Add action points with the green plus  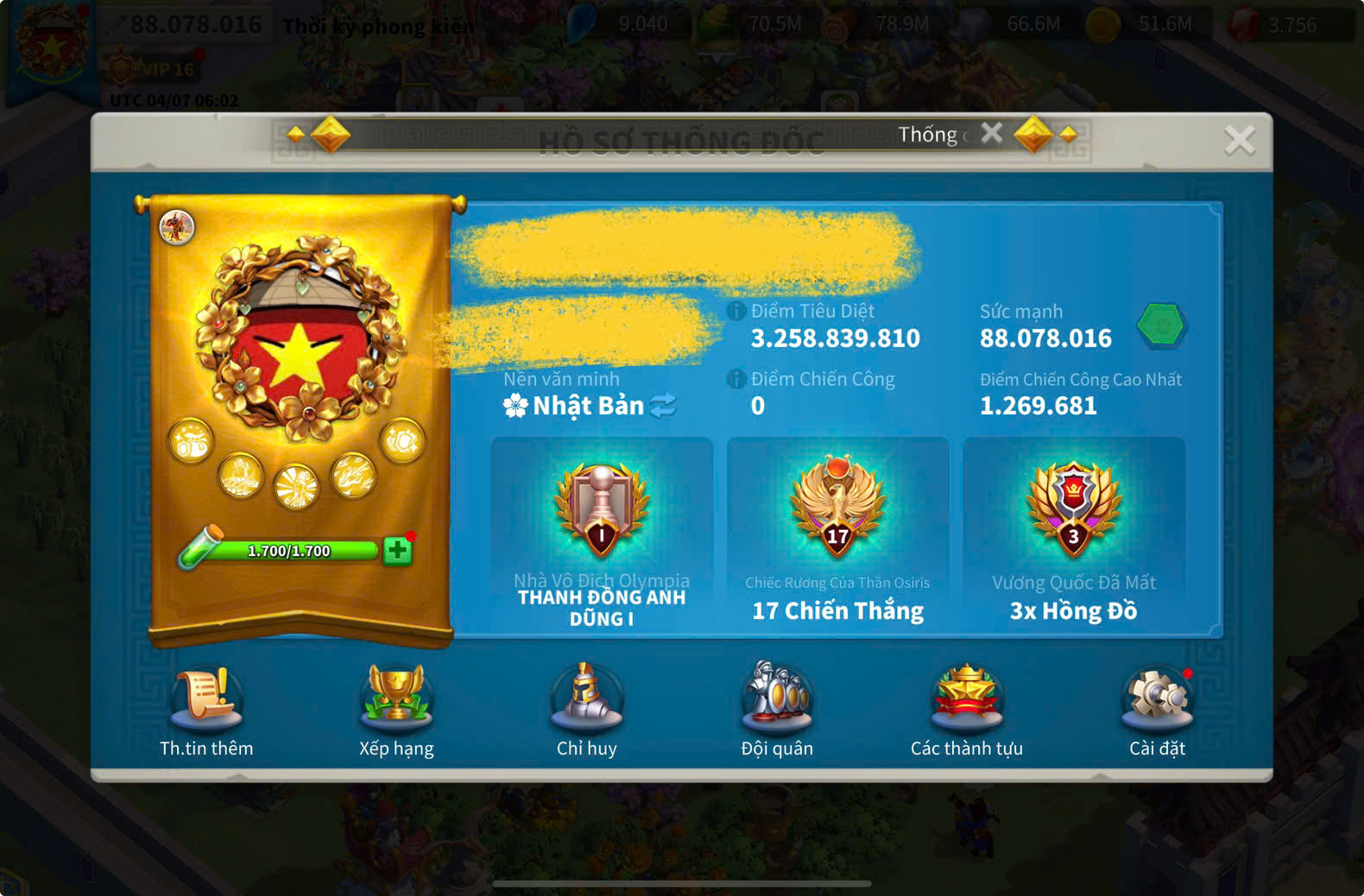(x=397, y=551)
